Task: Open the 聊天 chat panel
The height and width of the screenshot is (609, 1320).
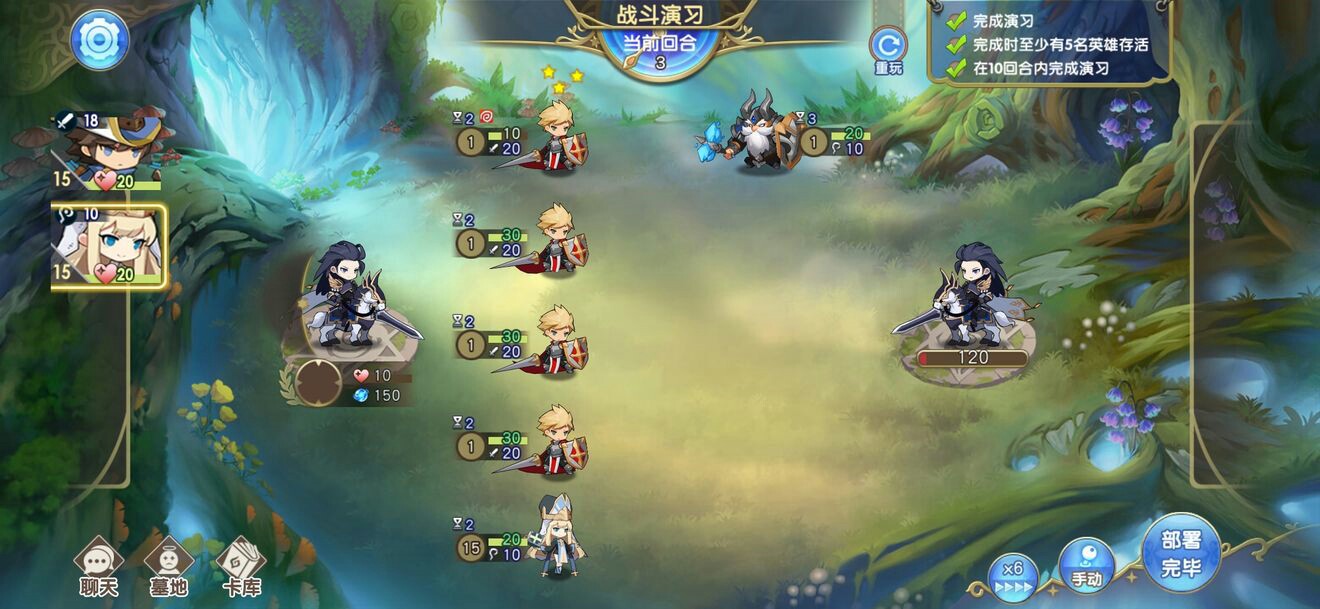Action: coord(99,566)
